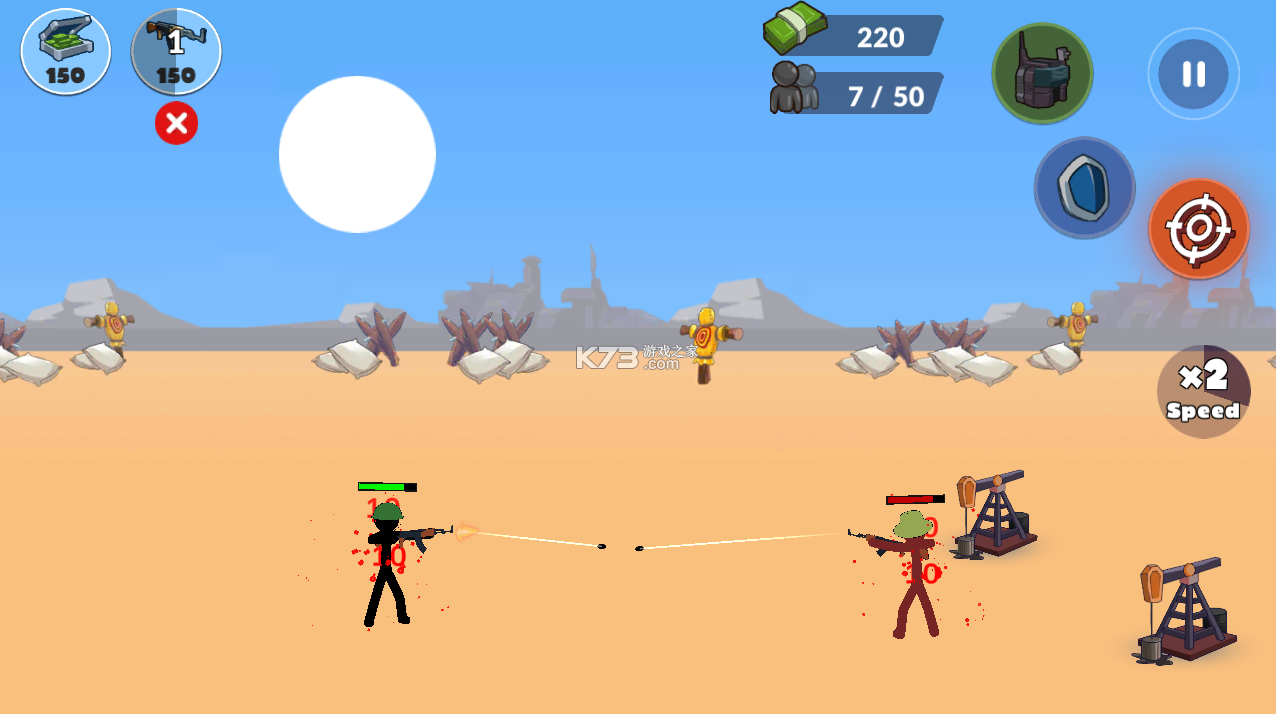Cancel the queued unit with red X
The image size is (1276, 714).
[x=176, y=123]
